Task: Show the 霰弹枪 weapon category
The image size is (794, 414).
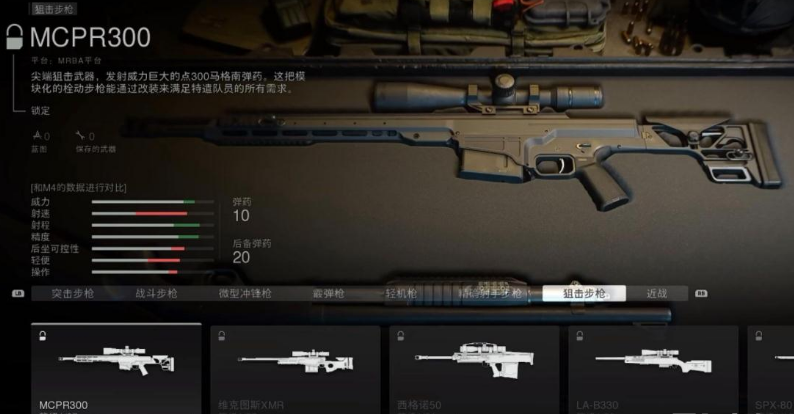Action: click(328, 294)
